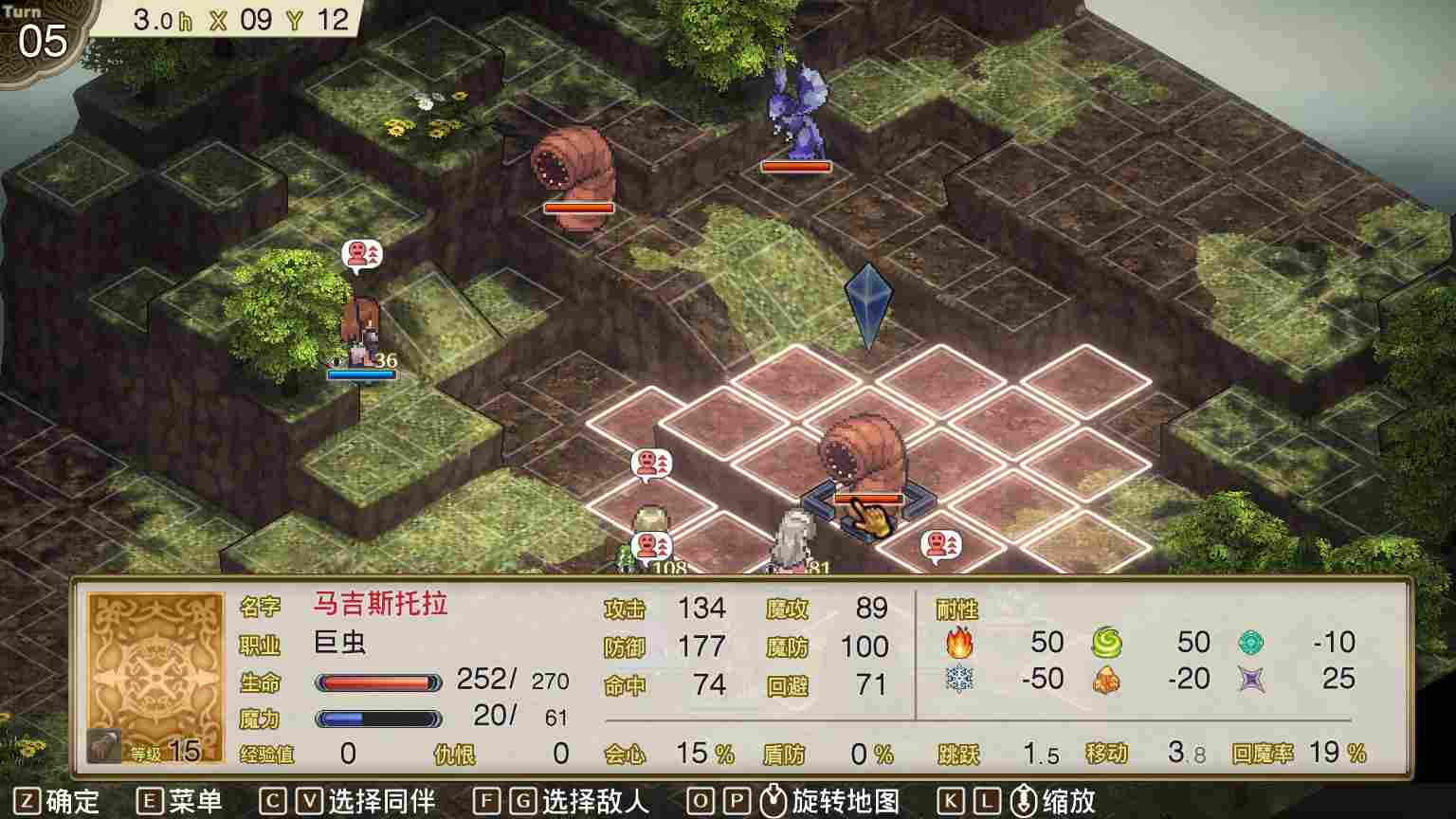Image resolution: width=1456 pixels, height=819 pixels.
Task: Click the red 生命 health bar showing 252/270
Action: (379, 681)
